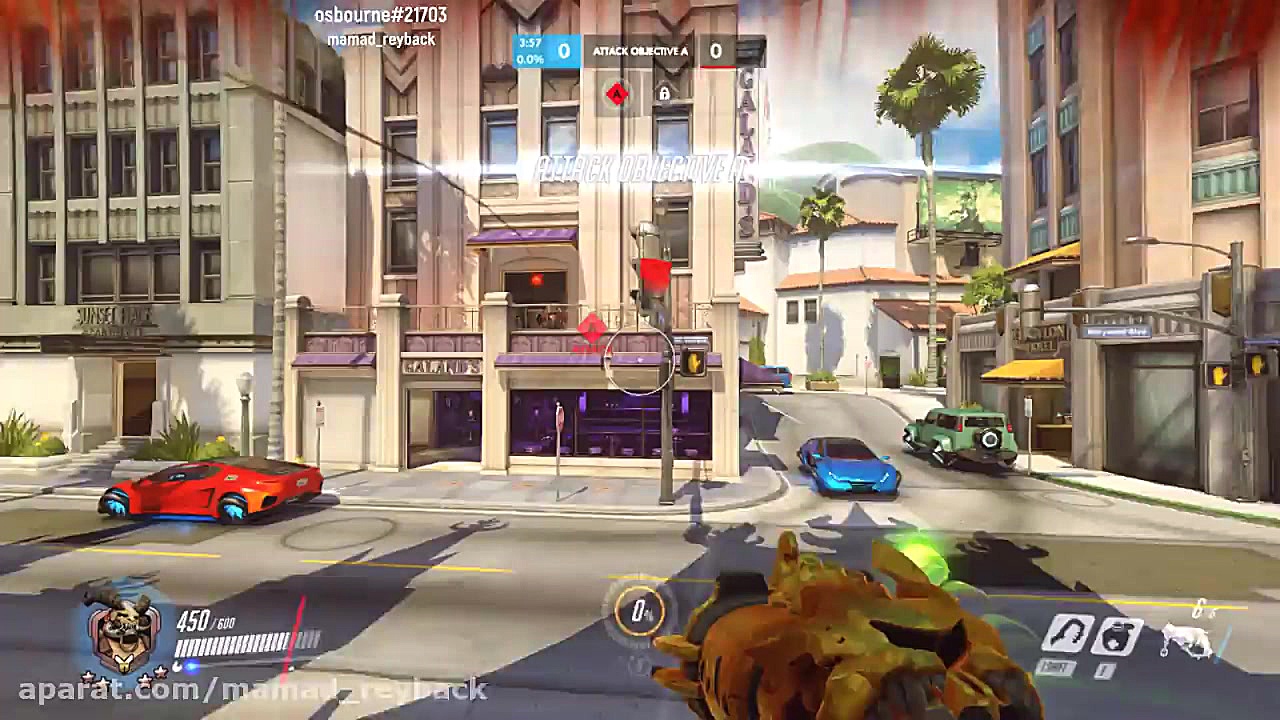Image resolution: width=1280 pixels, height=720 pixels.
Task: Select the blue team score of 0
Action: (x=564, y=50)
